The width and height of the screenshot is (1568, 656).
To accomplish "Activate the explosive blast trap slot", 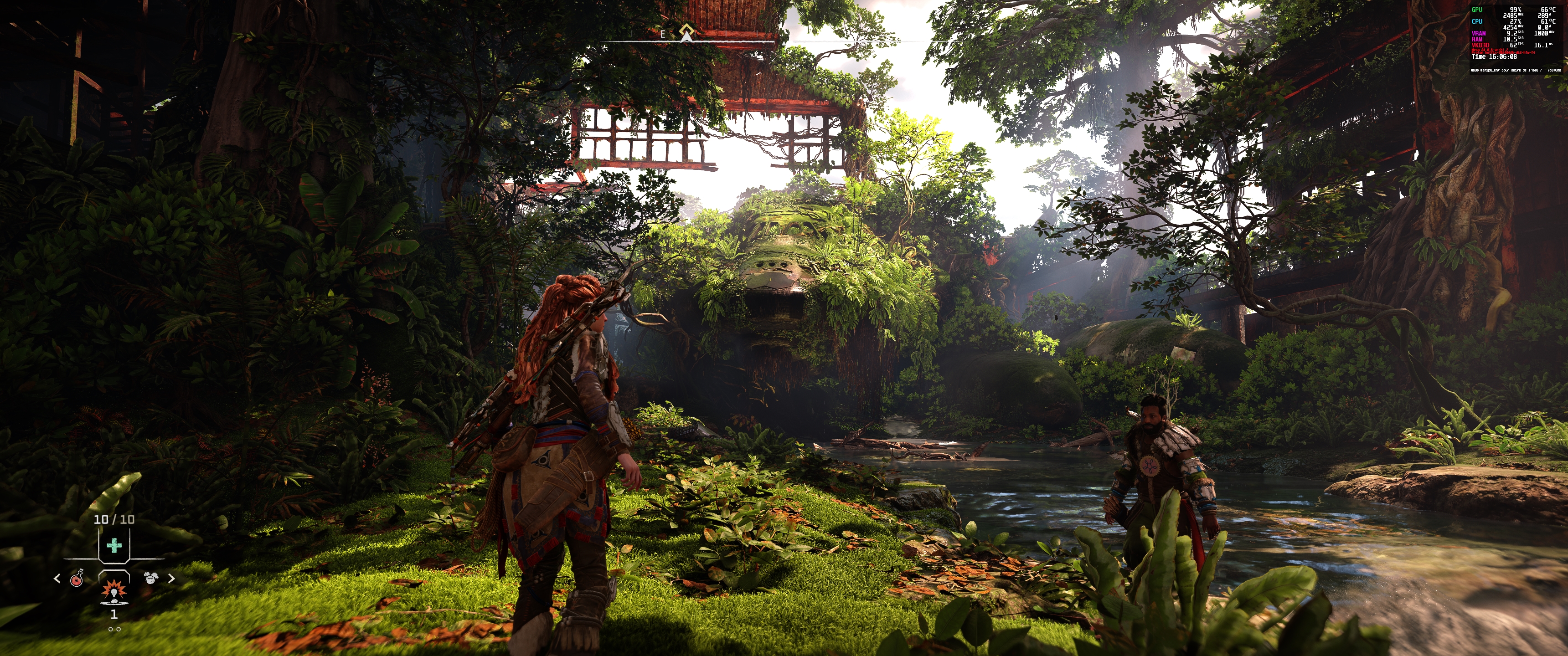I will coord(113,591).
